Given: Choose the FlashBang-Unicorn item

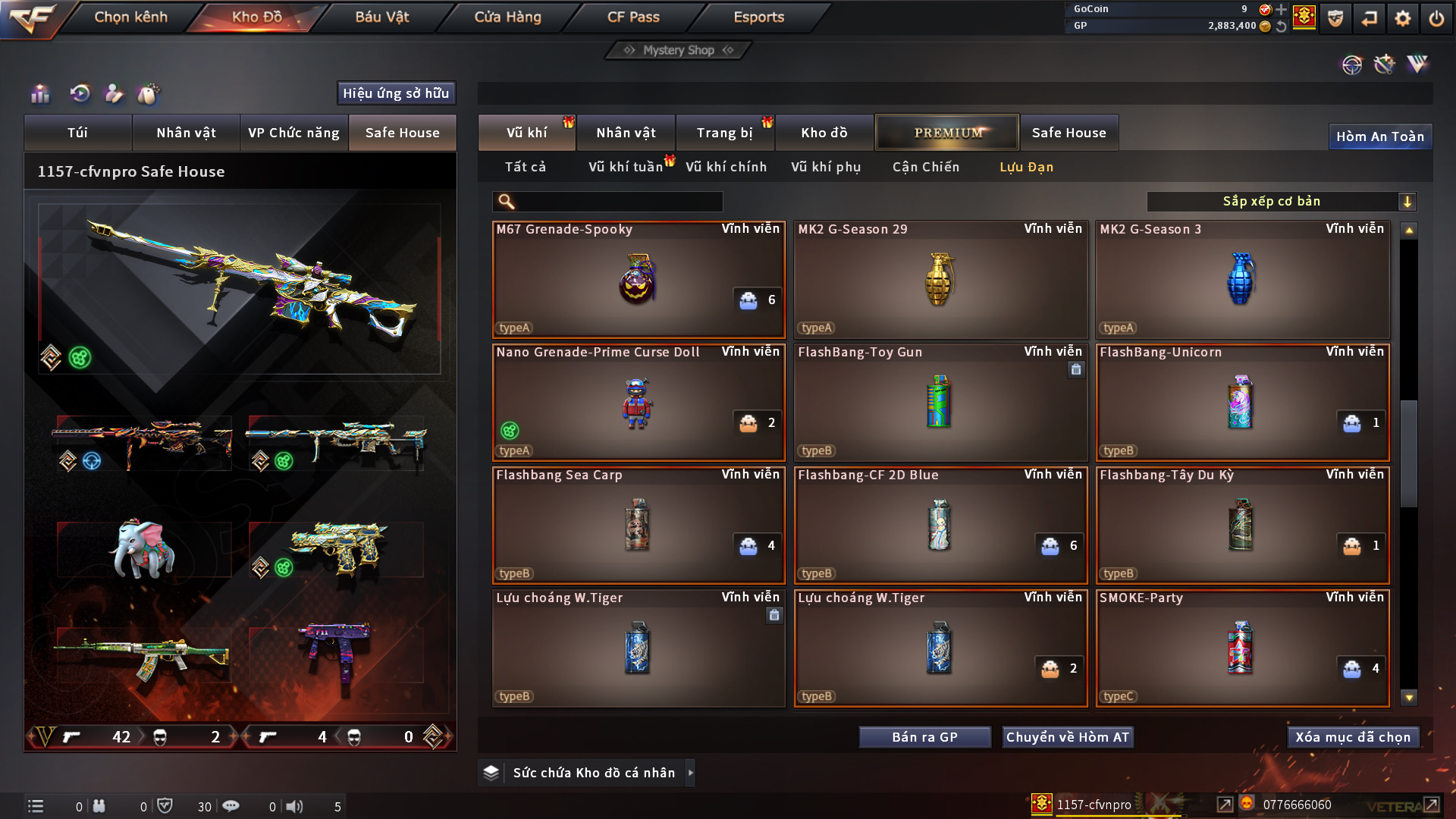Looking at the screenshot, I should pyautogui.click(x=1241, y=403).
